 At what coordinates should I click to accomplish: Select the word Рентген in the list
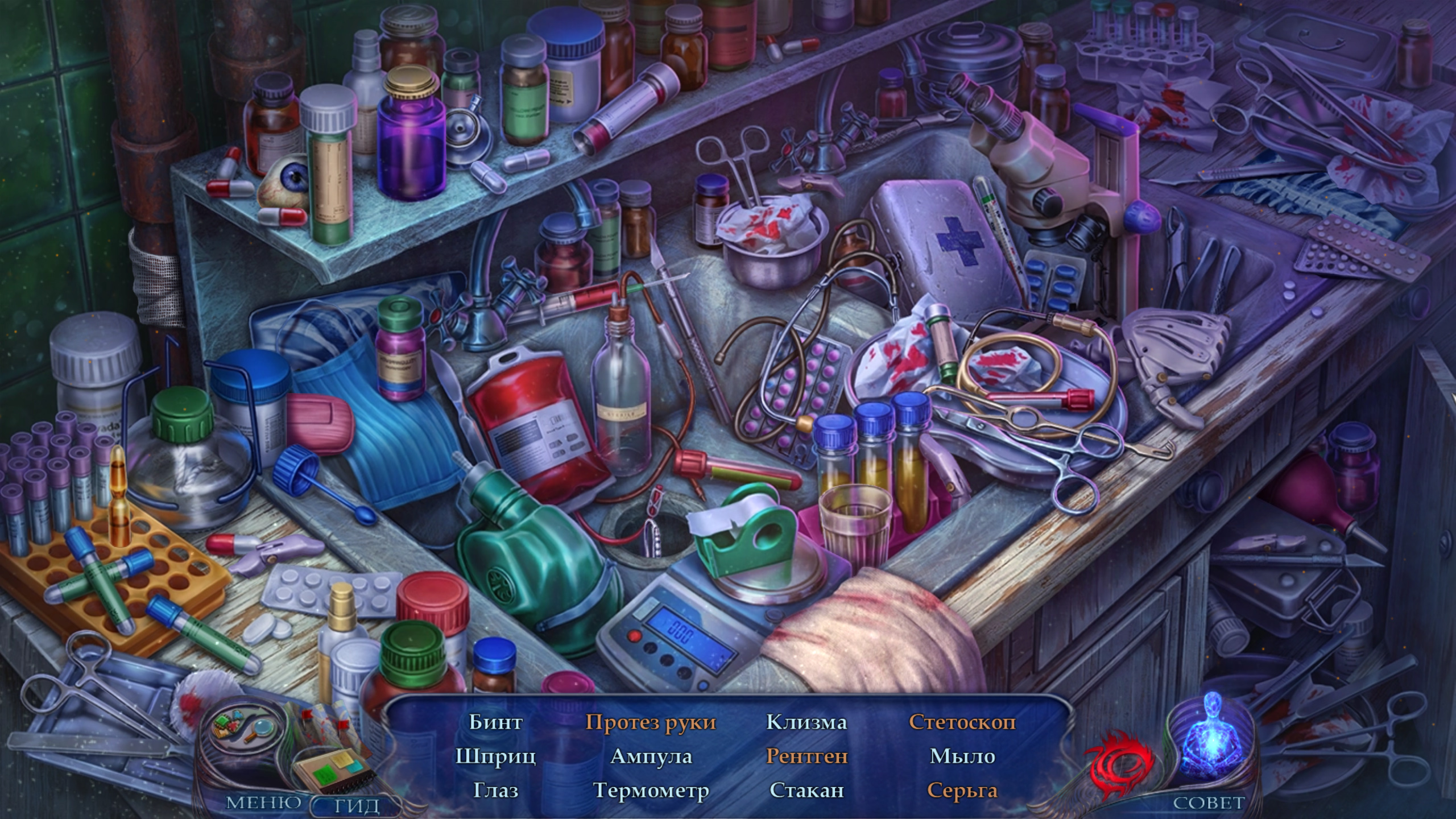[806, 756]
